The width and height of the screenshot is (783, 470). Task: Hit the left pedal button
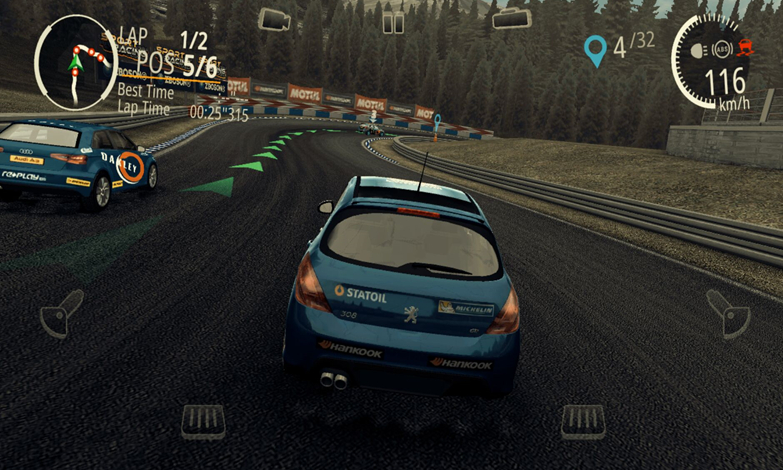[203, 421]
